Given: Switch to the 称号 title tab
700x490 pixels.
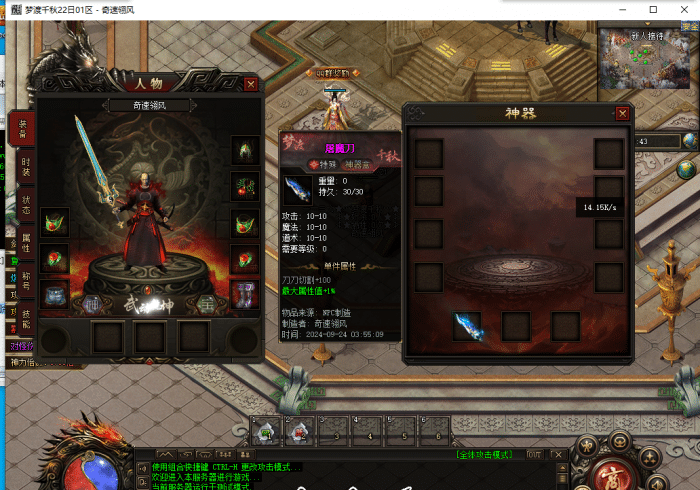Looking at the screenshot, I should 25,279.
